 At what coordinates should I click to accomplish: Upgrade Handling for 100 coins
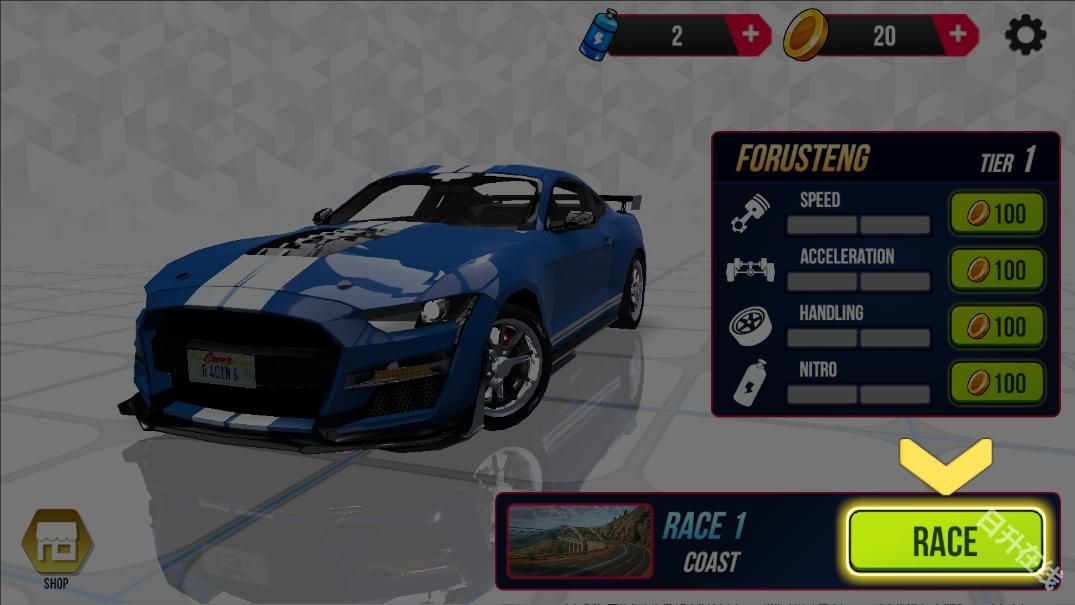click(x=996, y=326)
